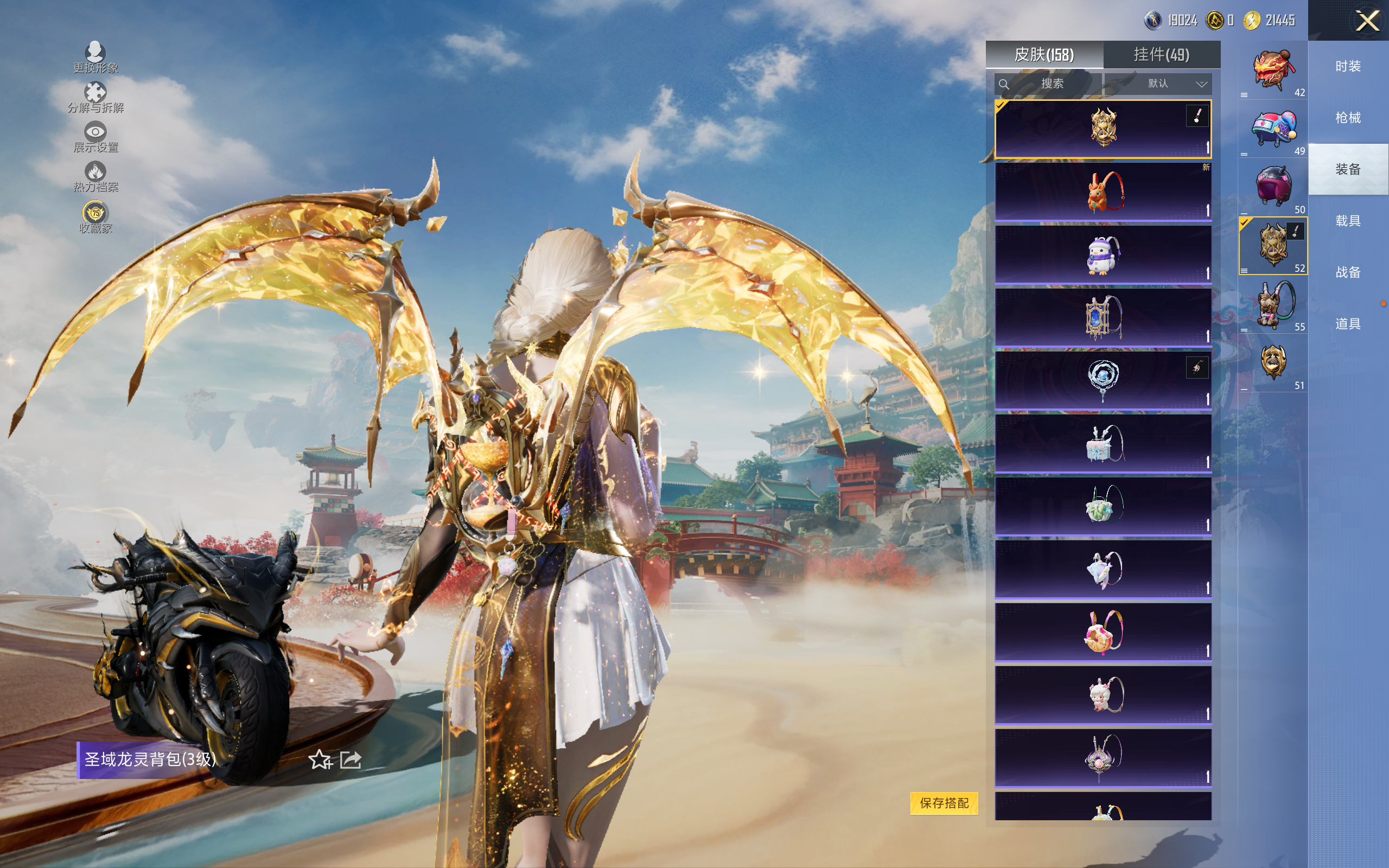Image resolution: width=1389 pixels, height=868 pixels.
Task: Select the 装备 category
Action: [x=1348, y=169]
